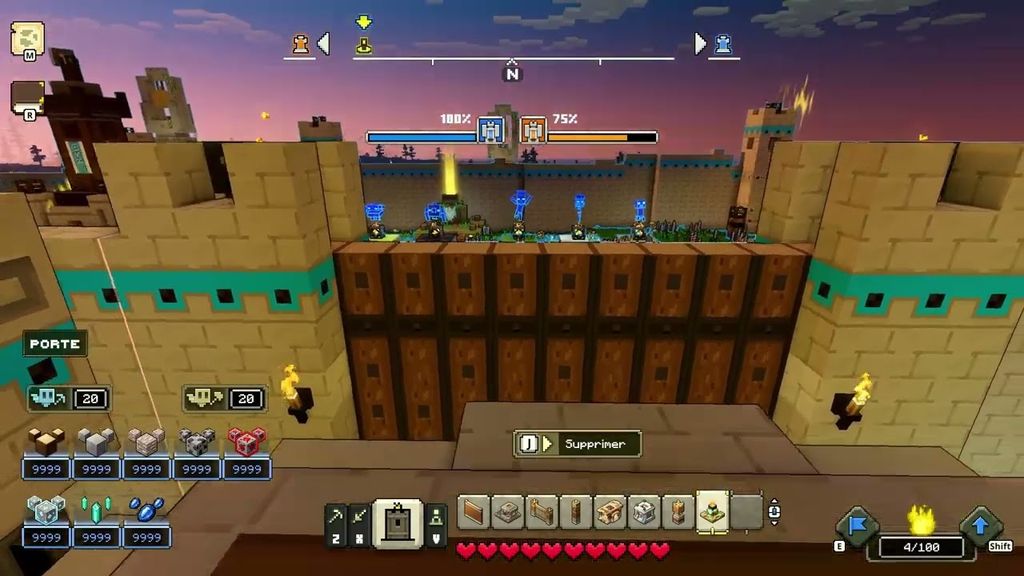The width and height of the screenshot is (1024, 576).
Task: Select the green prismarine crystal resource
Action: pos(96,510)
